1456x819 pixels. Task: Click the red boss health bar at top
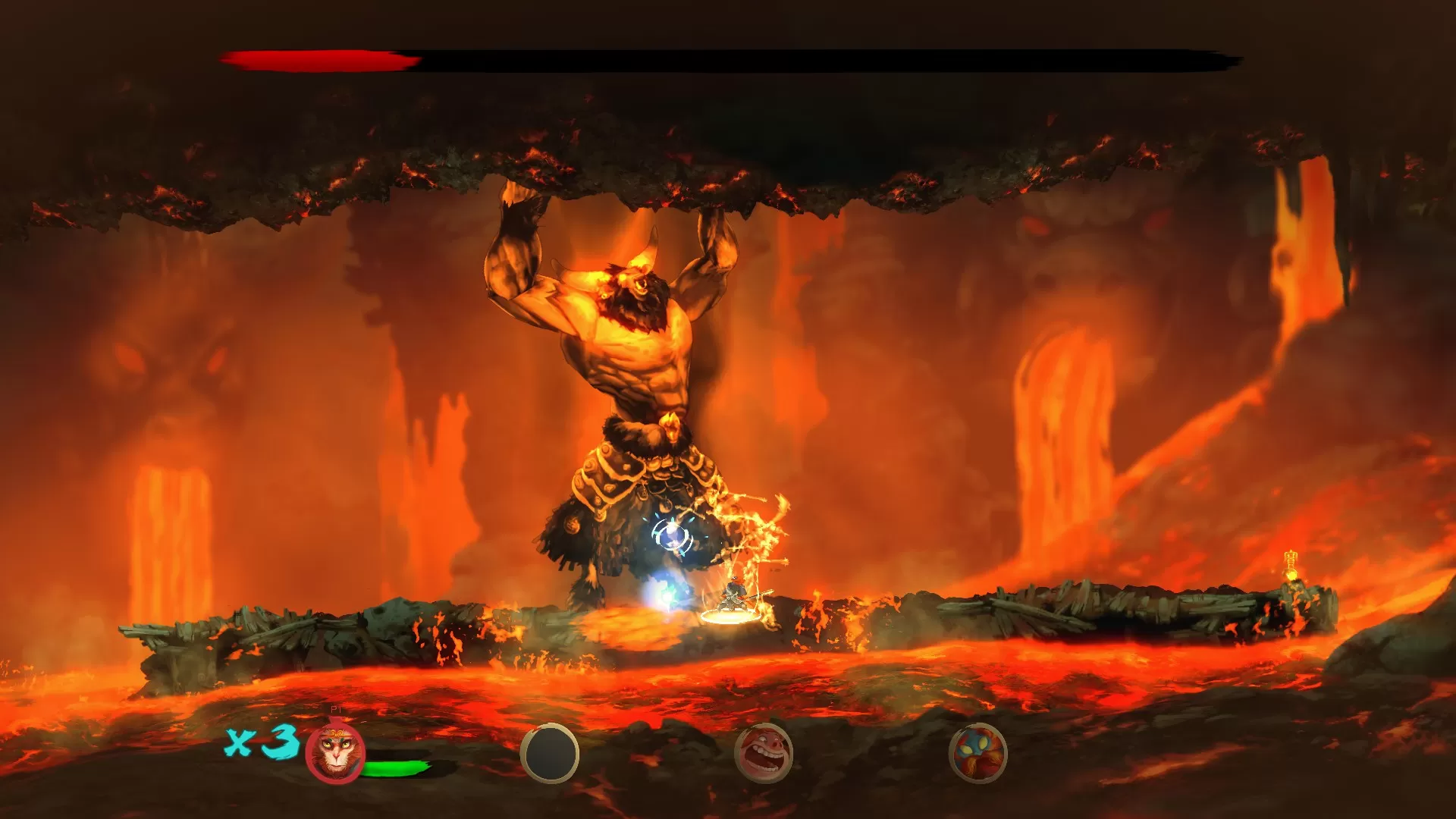point(318,57)
